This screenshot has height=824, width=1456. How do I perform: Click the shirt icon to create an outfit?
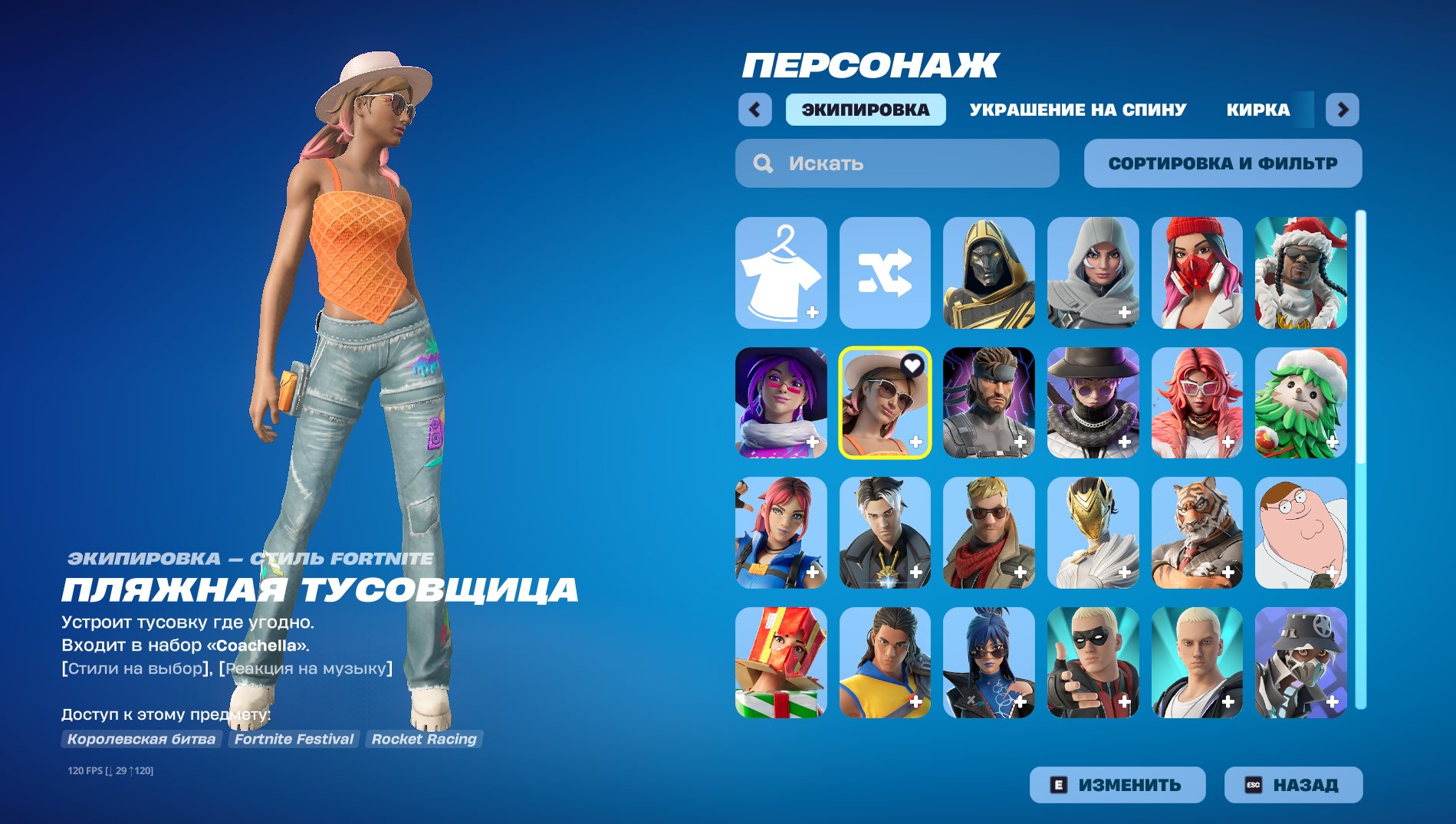[781, 274]
